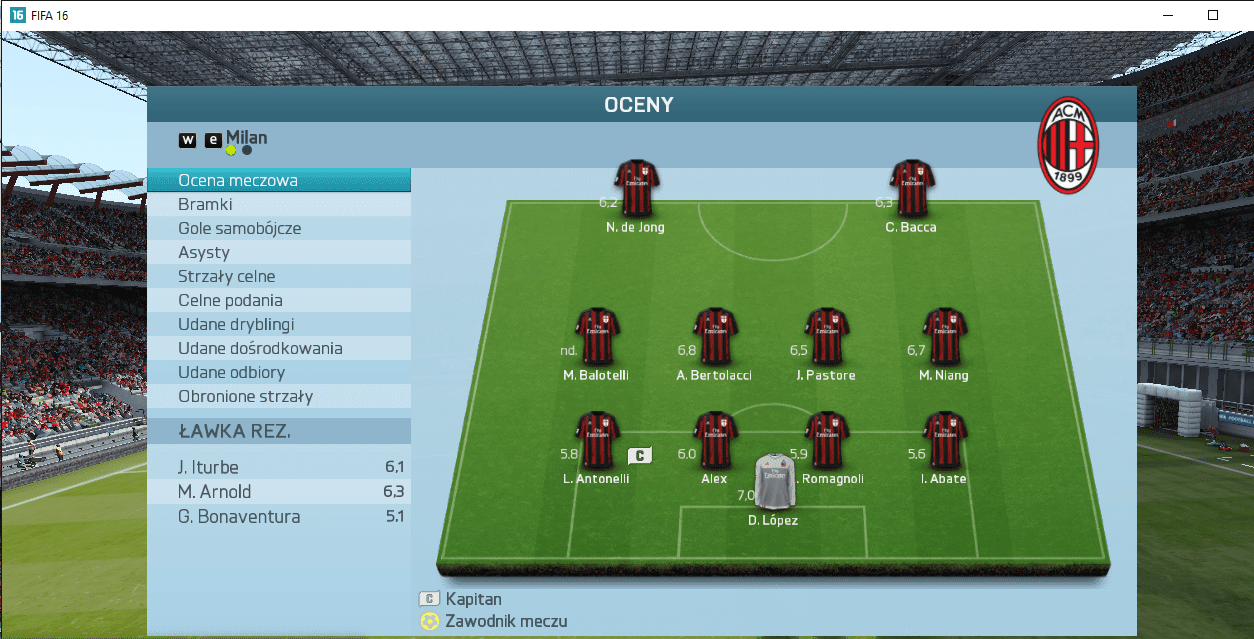The height and width of the screenshot is (639, 1254).
Task: Maximize the FIFA 16 window
Action: click(1212, 15)
